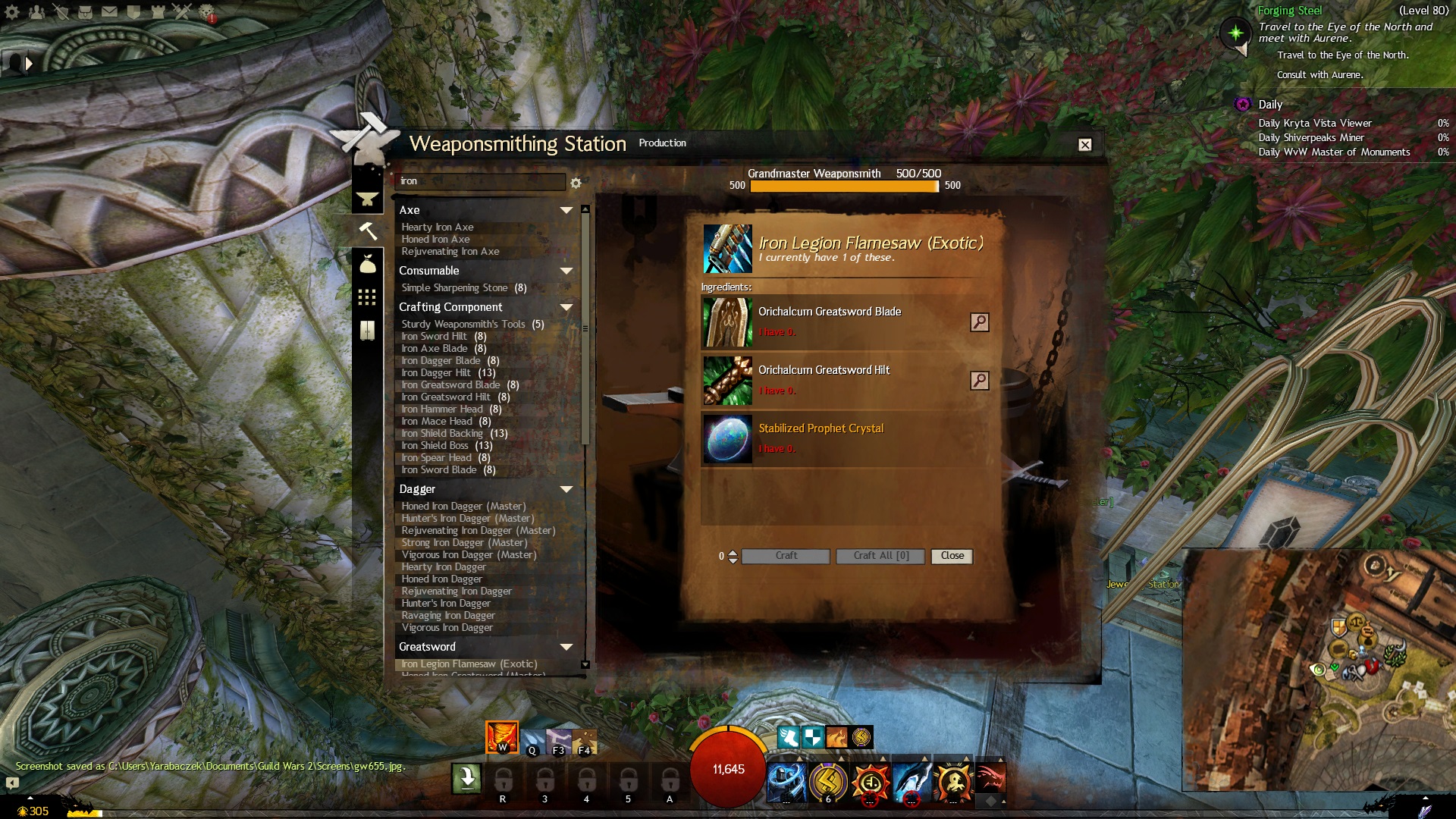Inspect Orichalcum Greatsword Hilt with magnifier button
Viewport: 1456px width, 819px height.
coord(979,381)
